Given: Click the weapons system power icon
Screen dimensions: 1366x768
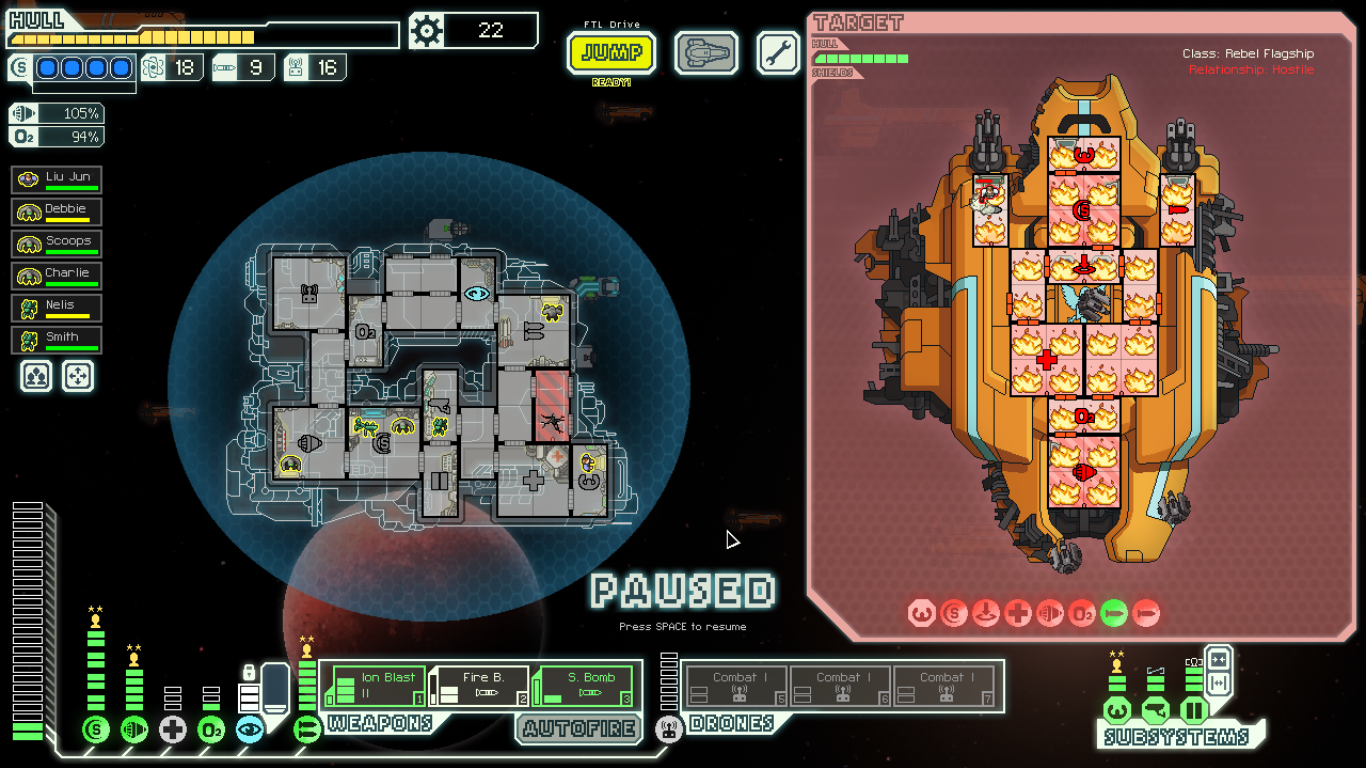Looking at the screenshot, I should tap(307, 730).
